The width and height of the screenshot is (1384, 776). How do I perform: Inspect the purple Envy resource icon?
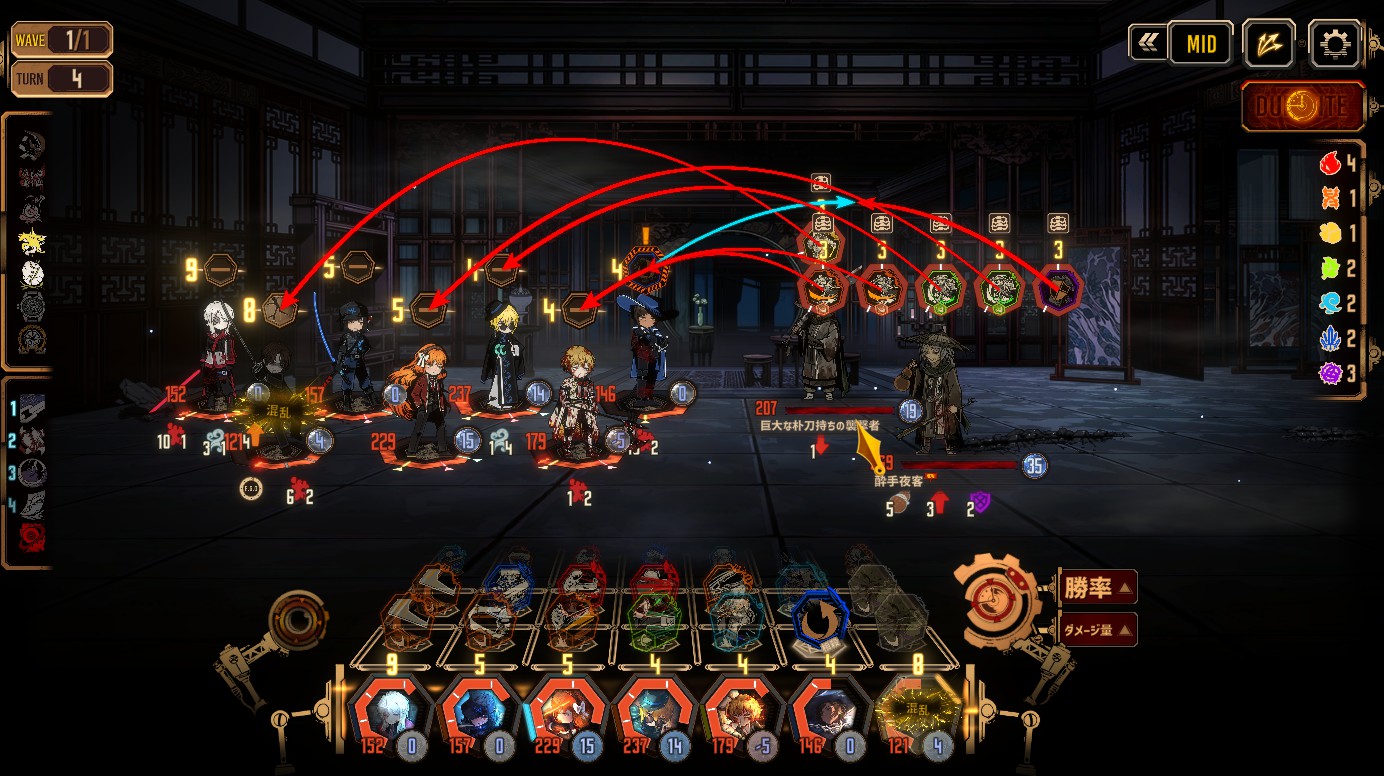pos(1329,374)
